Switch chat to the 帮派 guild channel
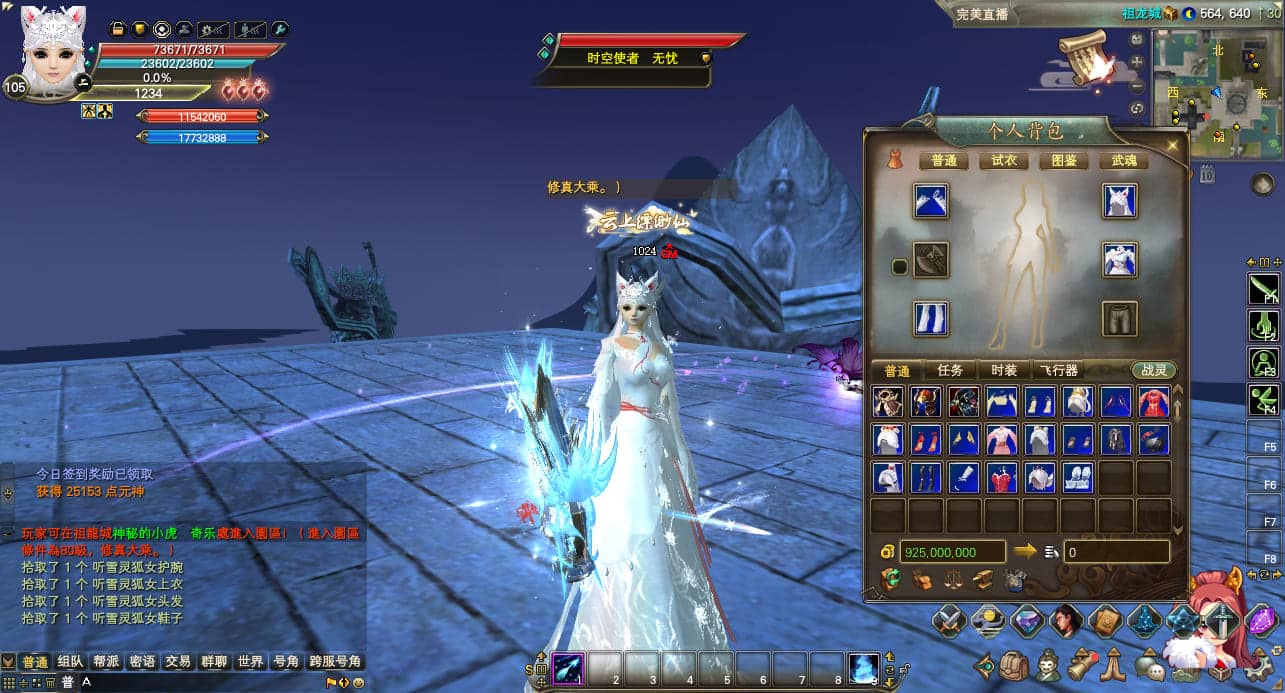The width and height of the screenshot is (1285, 693). click(x=106, y=662)
